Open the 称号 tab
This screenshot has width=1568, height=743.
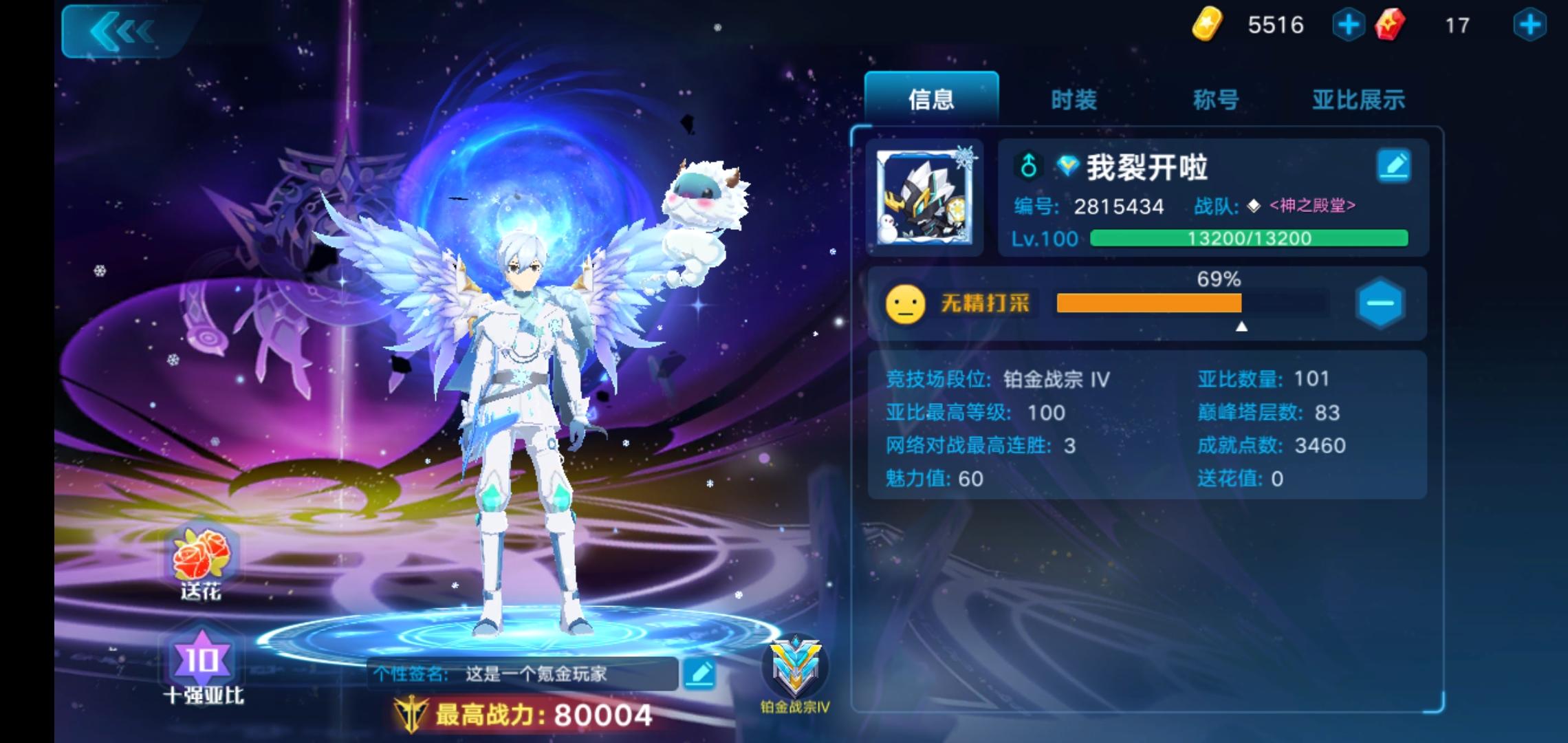tap(1215, 98)
